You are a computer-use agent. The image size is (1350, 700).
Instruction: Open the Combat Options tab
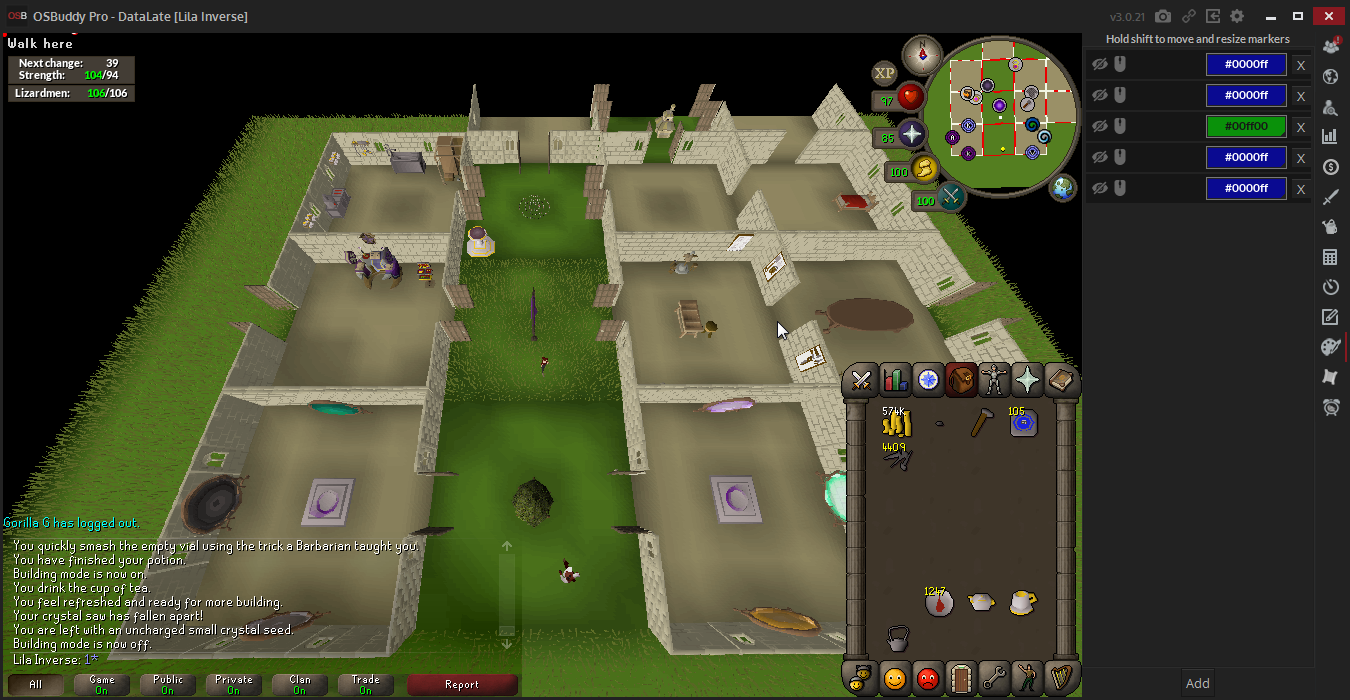[861, 381]
